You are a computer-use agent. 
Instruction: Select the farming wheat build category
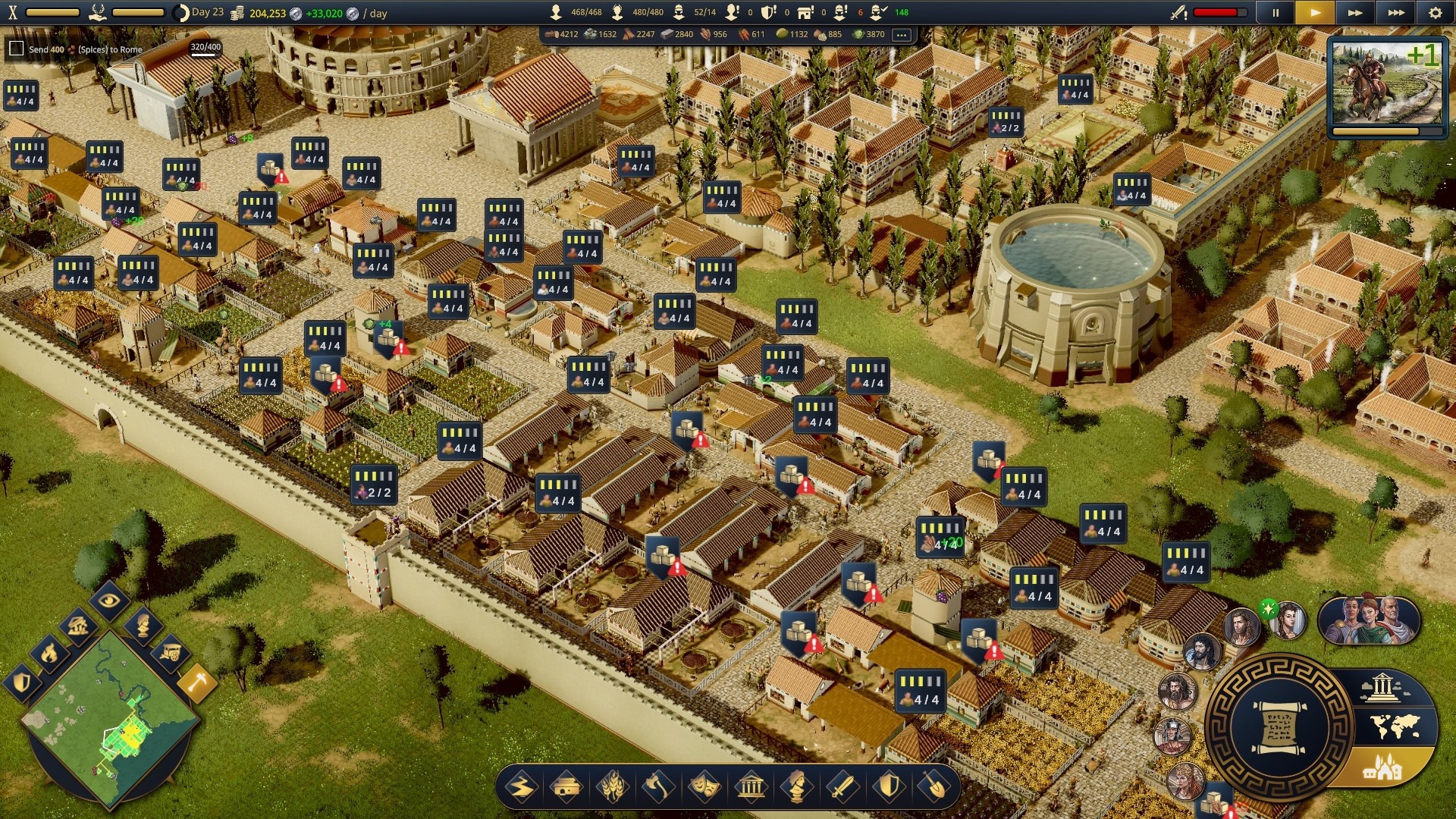coord(613,787)
